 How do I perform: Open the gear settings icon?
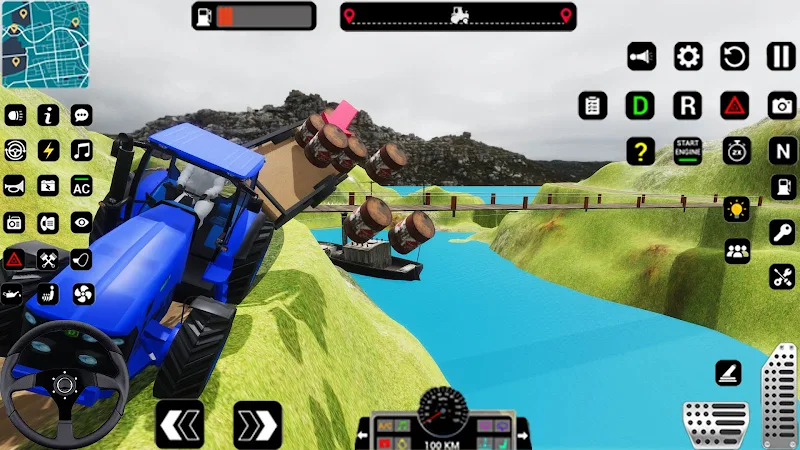pyautogui.click(x=688, y=56)
